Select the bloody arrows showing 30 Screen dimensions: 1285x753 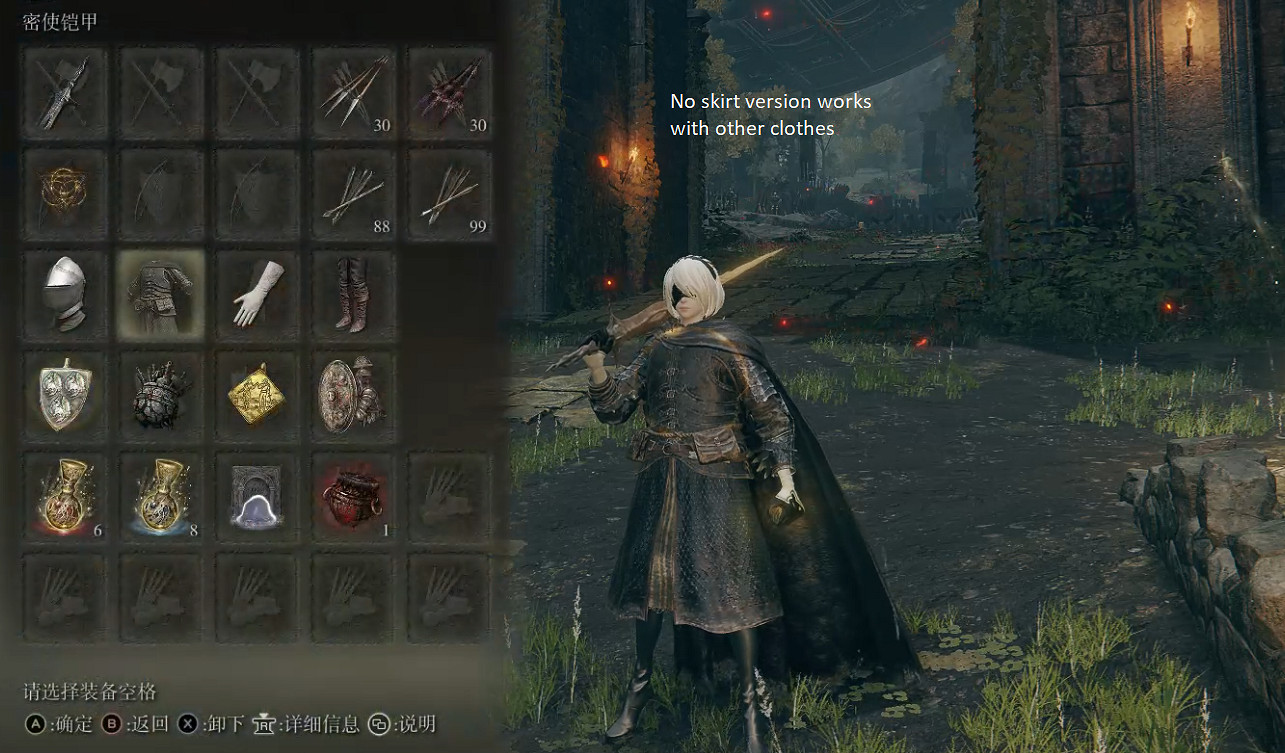coord(449,95)
